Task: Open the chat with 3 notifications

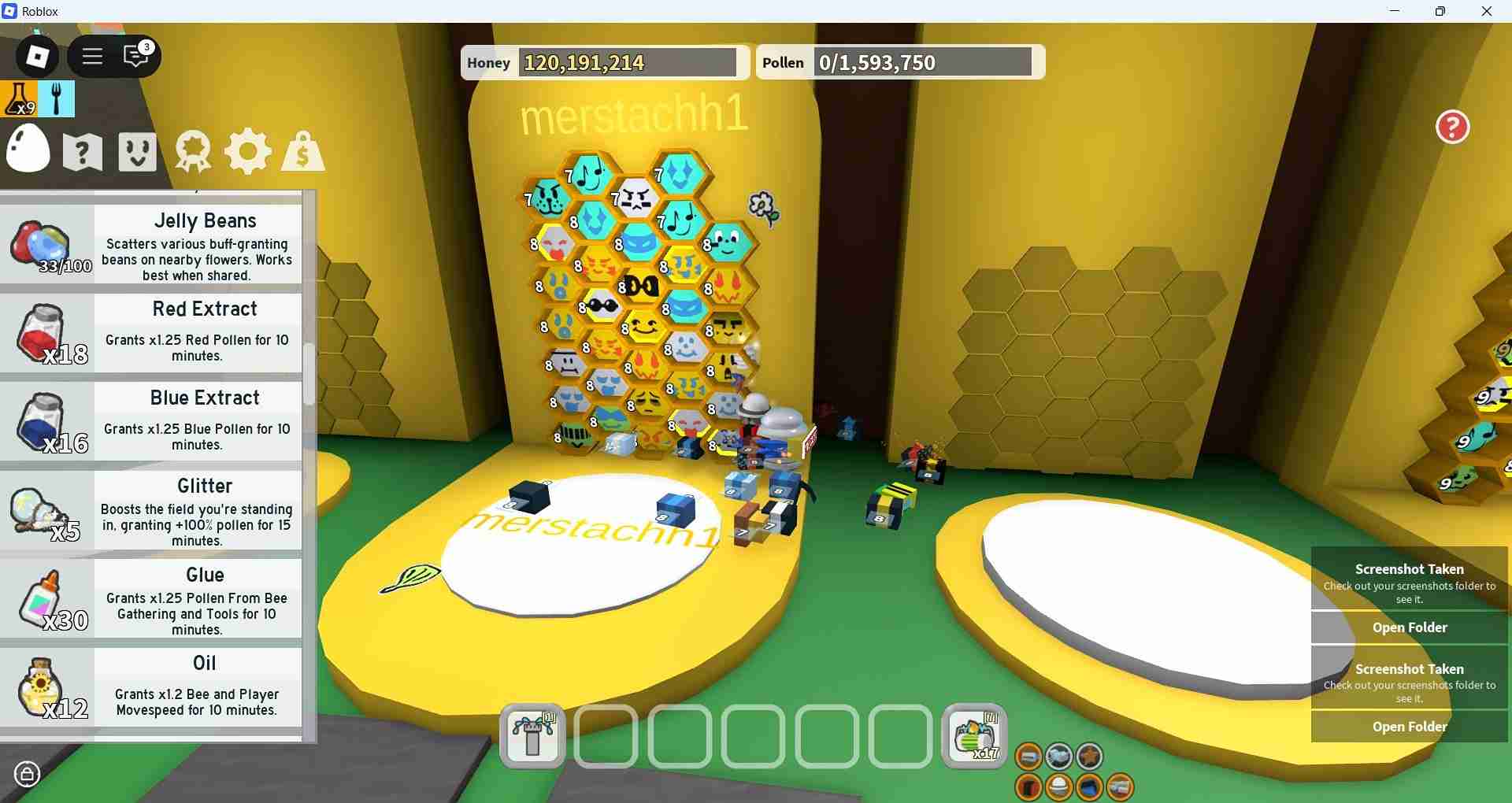Action: point(135,56)
